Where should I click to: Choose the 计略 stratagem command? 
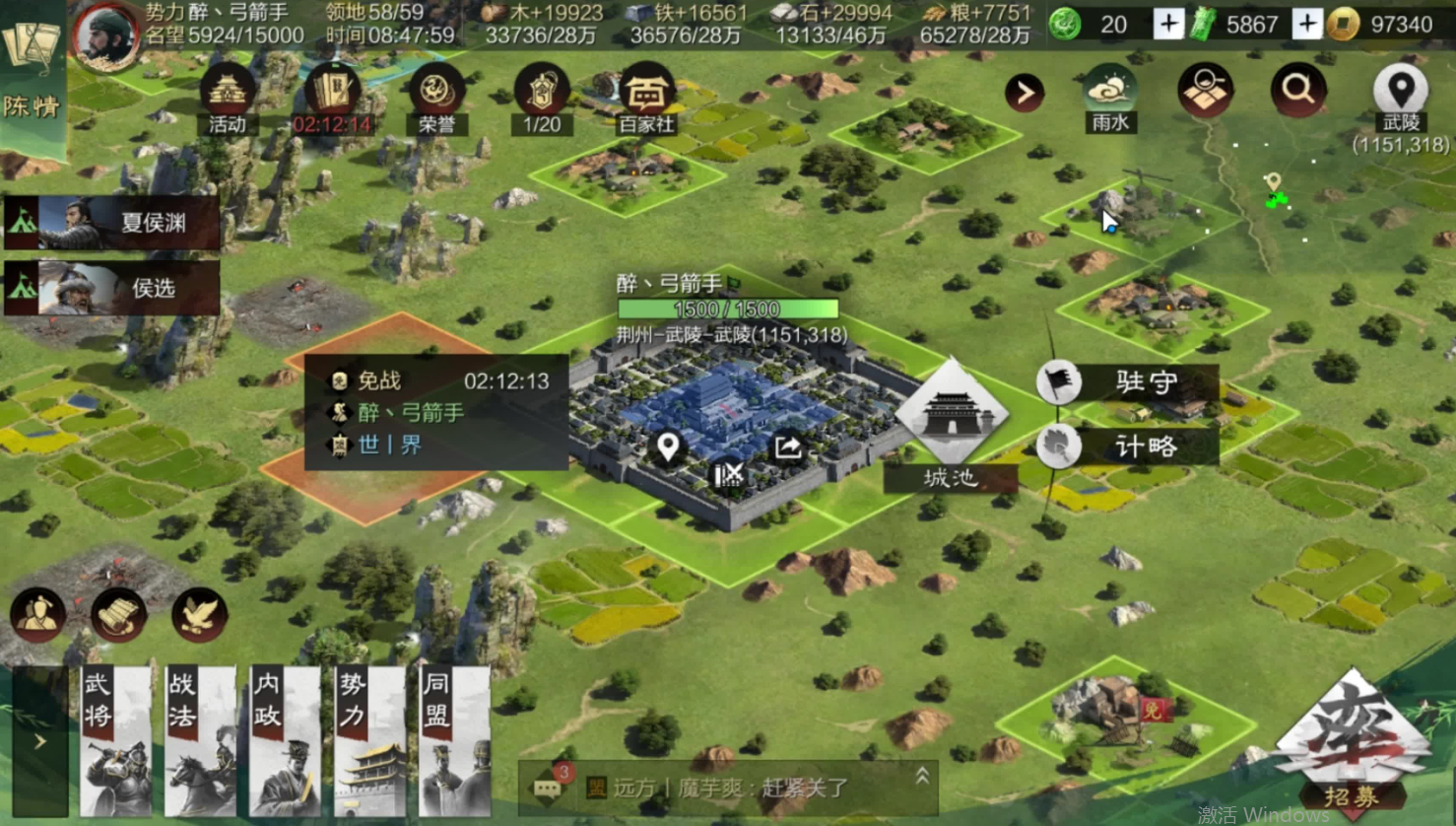click(x=1127, y=447)
